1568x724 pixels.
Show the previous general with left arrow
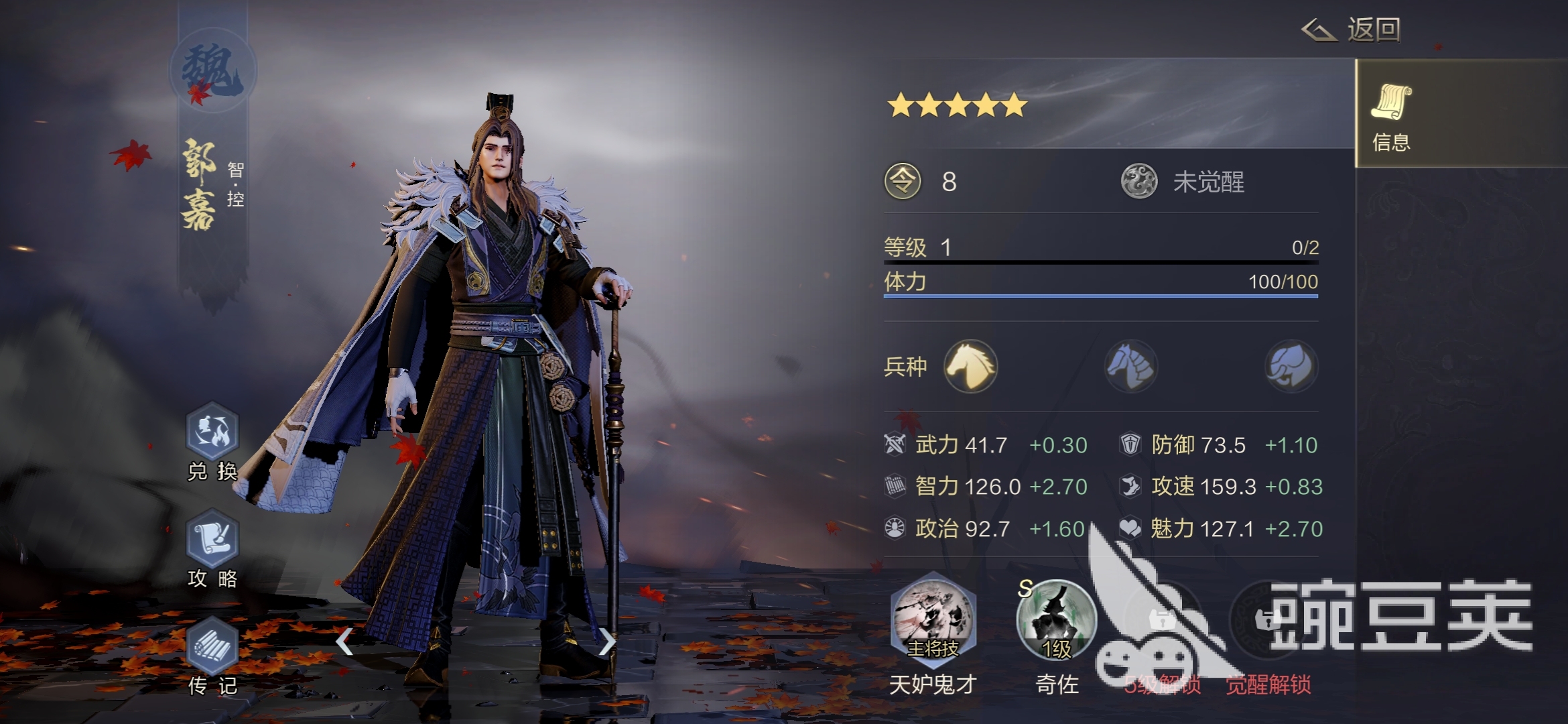[344, 642]
